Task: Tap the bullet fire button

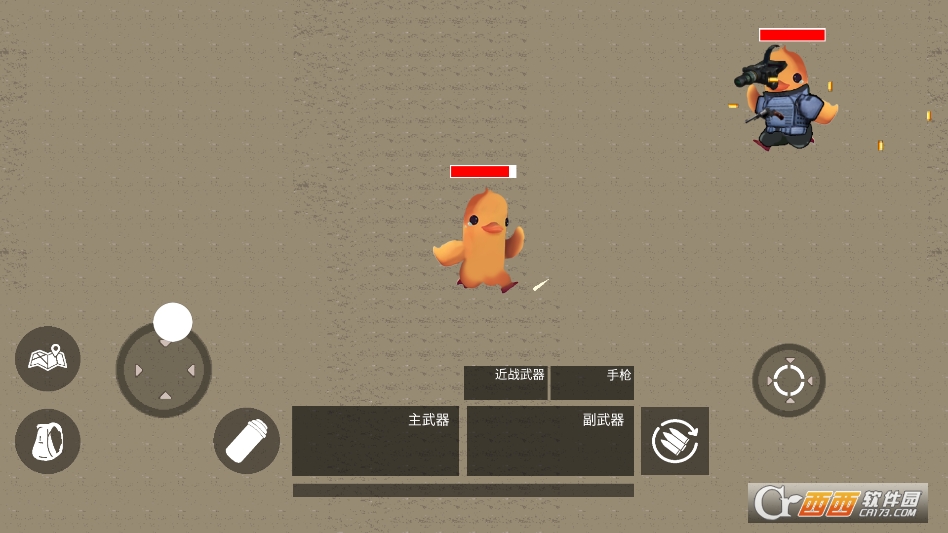Action: coord(246,441)
